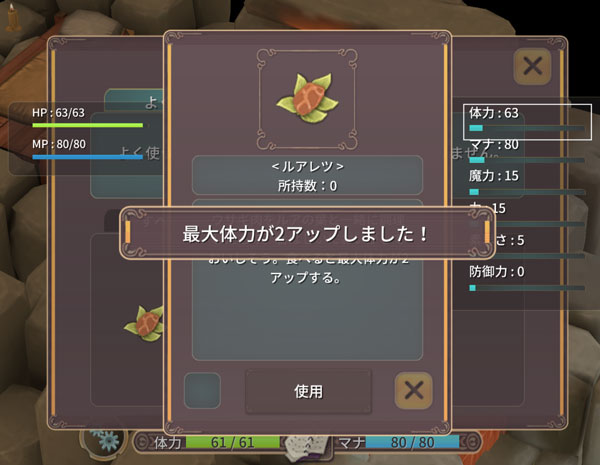Click the 使用 (Use) button
This screenshot has height=465, width=600.
308,391
